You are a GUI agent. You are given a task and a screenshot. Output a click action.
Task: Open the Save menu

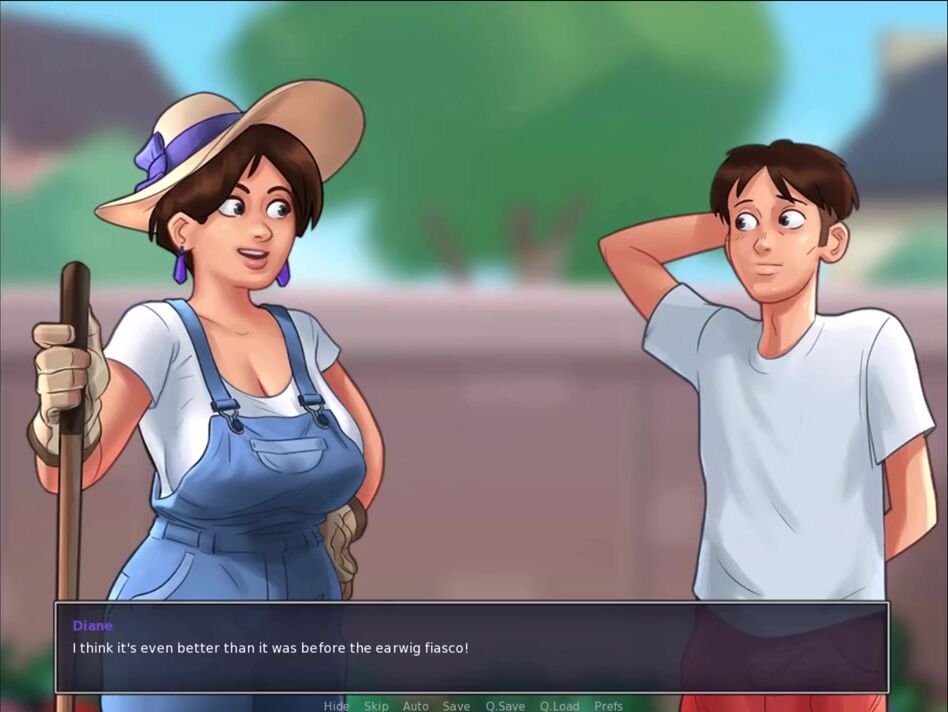[x=456, y=706]
